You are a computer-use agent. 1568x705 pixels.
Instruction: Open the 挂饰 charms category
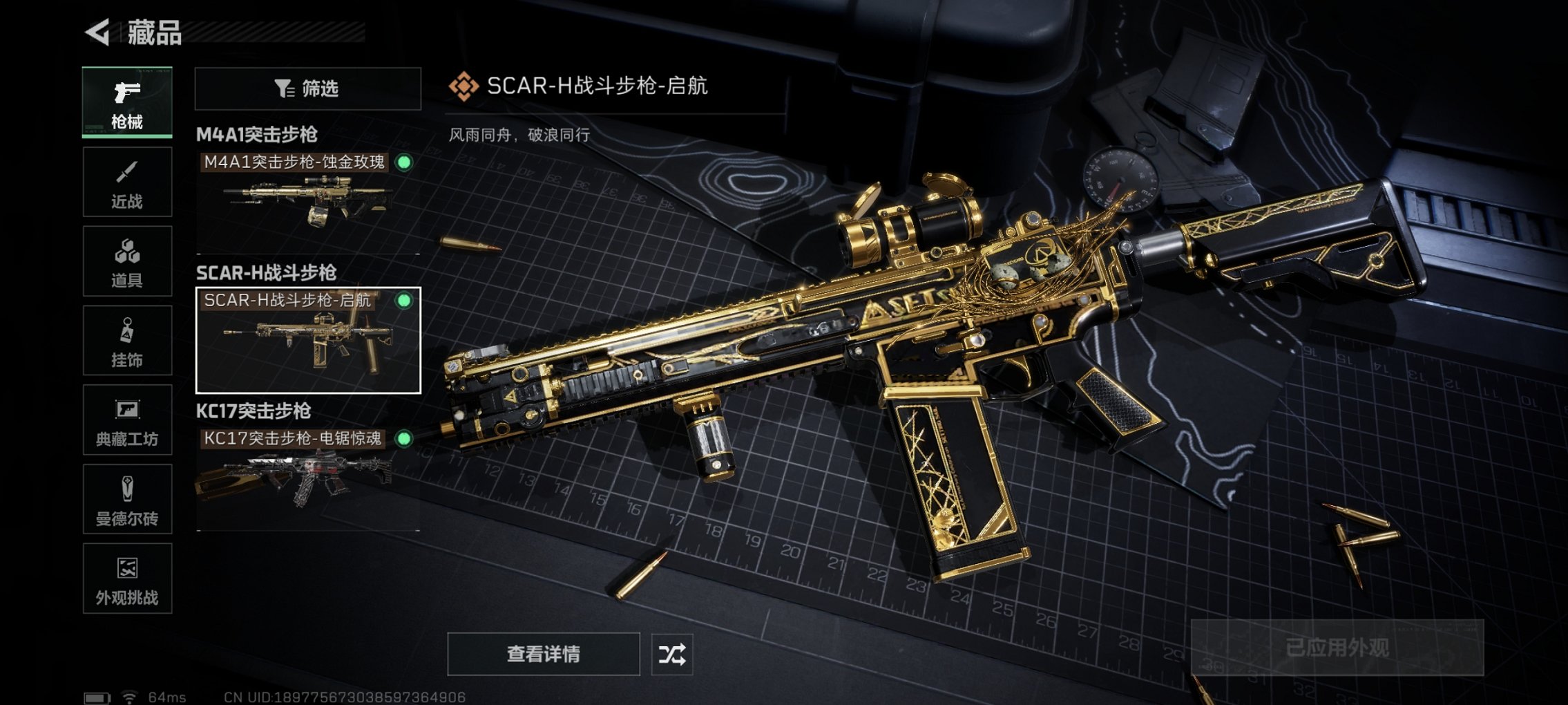pyautogui.click(x=126, y=340)
